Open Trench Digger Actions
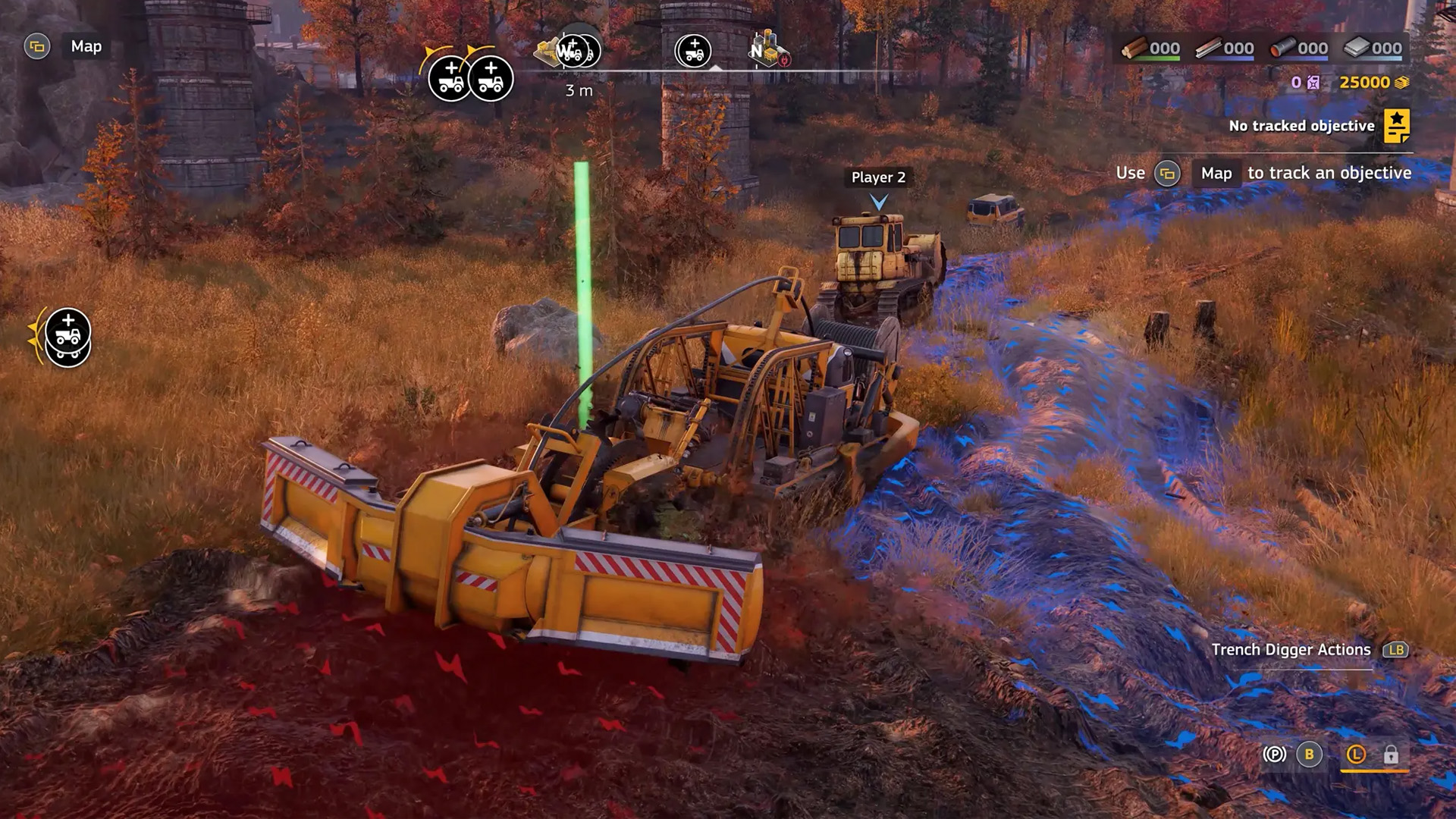1456x819 pixels. (x=1291, y=650)
